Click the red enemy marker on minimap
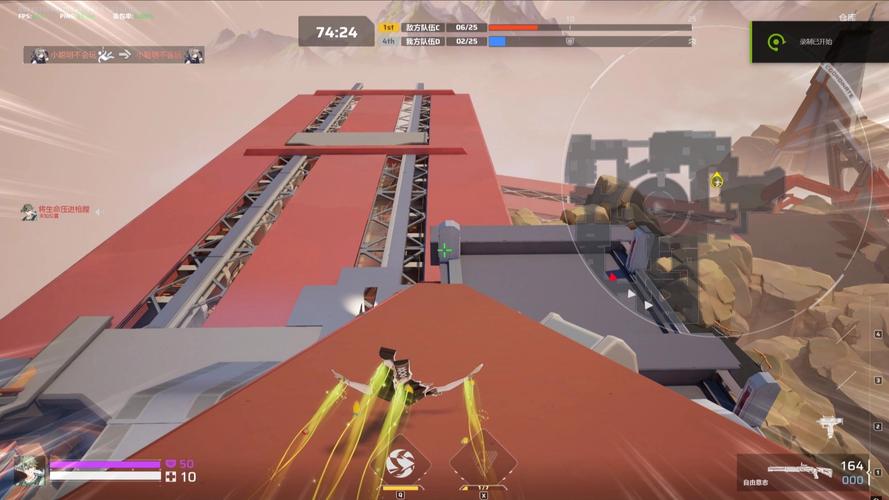The width and height of the screenshot is (889, 500). [613, 277]
